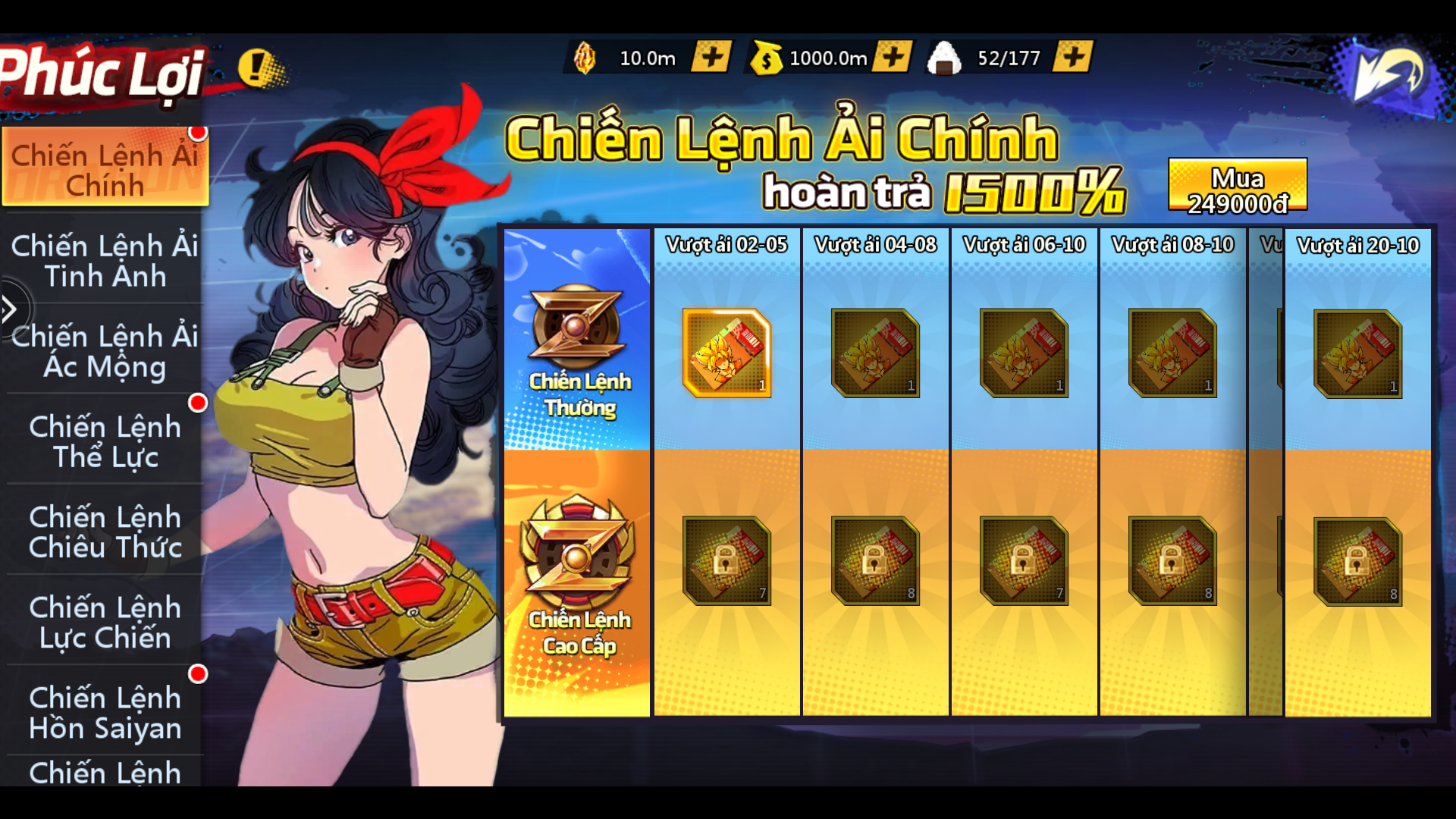Switch to Chiến Lệnh Ải Tinh Anh tab
The image size is (1456, 819).
105,261
